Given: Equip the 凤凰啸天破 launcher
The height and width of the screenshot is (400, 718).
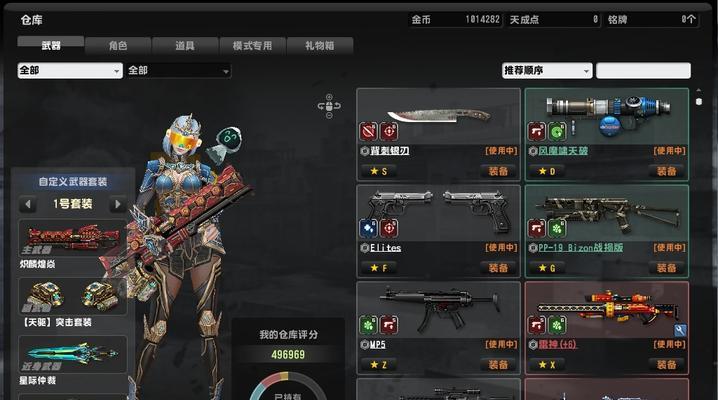Looking at the screenshot, I should pyautogui.click(x=666, y=171).
